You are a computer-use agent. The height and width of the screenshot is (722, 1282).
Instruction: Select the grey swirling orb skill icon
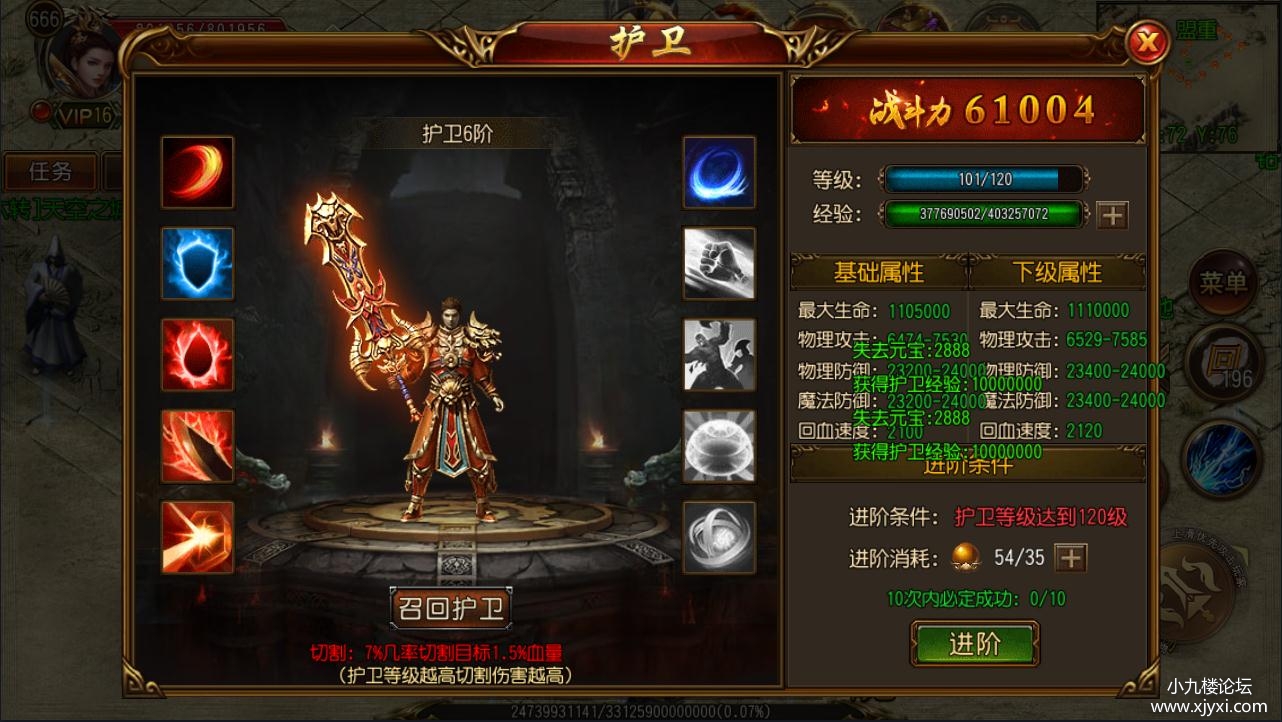[x=719, y=537]
